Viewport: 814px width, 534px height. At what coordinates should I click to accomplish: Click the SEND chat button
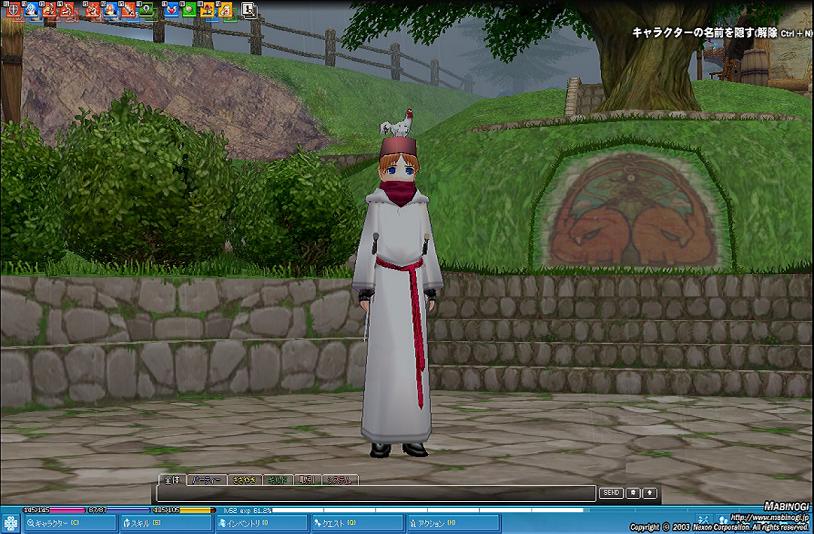610,493
